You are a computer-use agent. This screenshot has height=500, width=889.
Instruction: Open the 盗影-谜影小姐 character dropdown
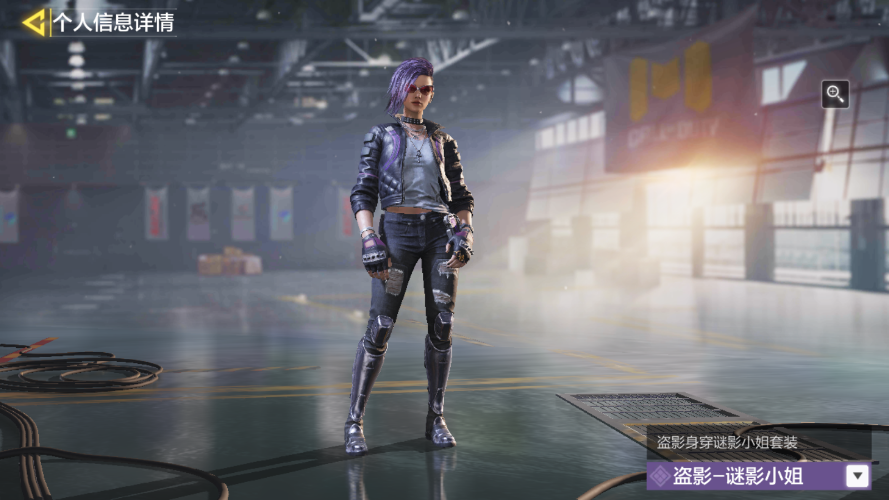pos(857,476)
